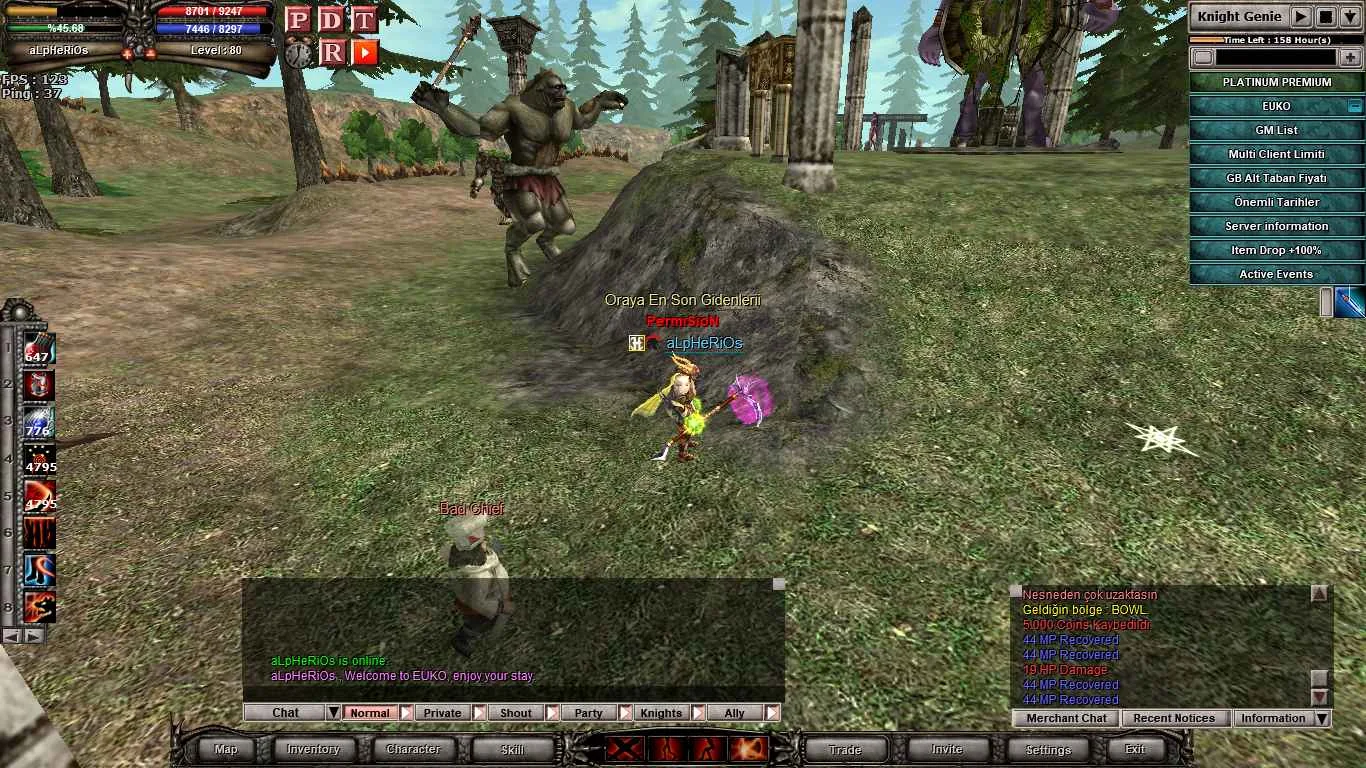Select the Shout chat tab
The height and width of the screenshot is (768, 1366).
(x=515, y=713)
